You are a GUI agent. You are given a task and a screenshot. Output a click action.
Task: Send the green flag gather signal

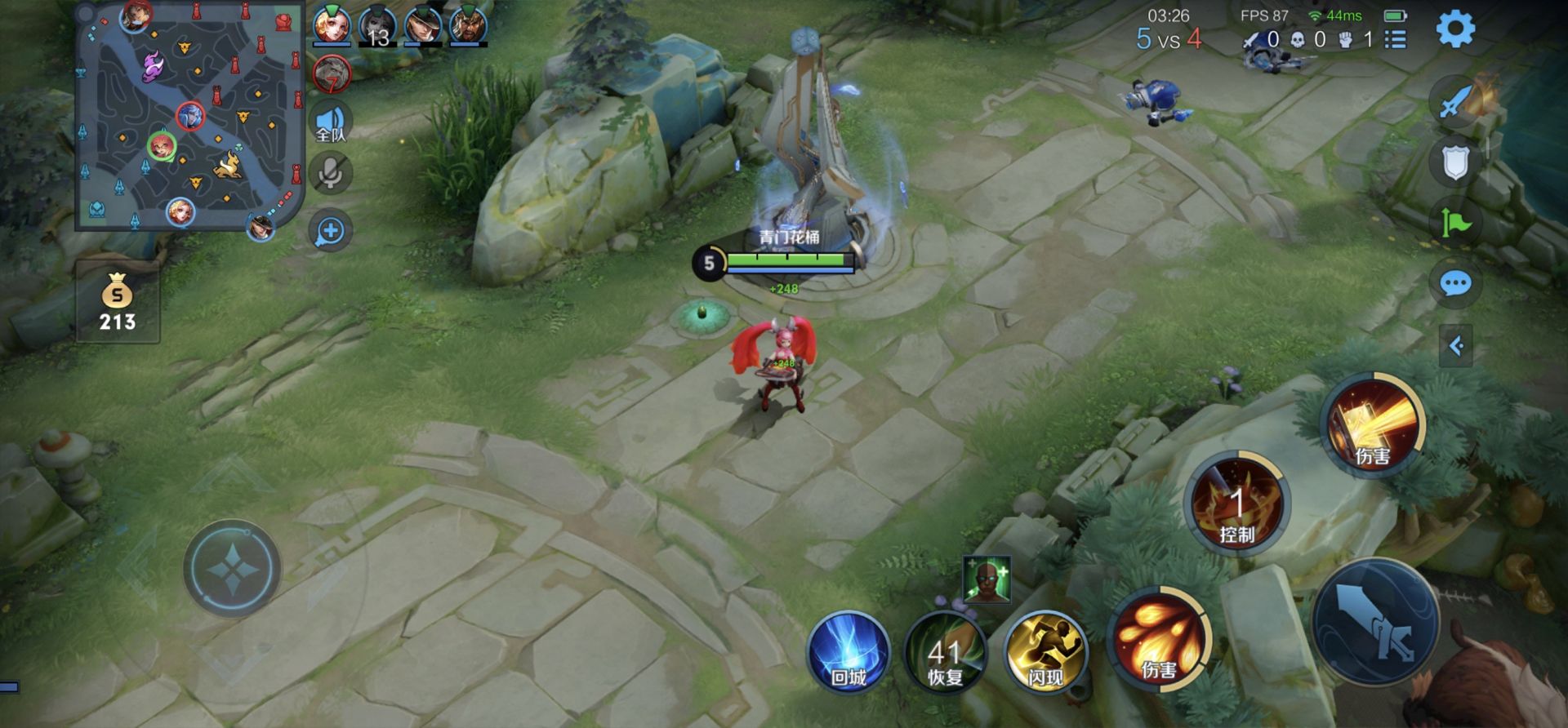tap(1455, 223)
